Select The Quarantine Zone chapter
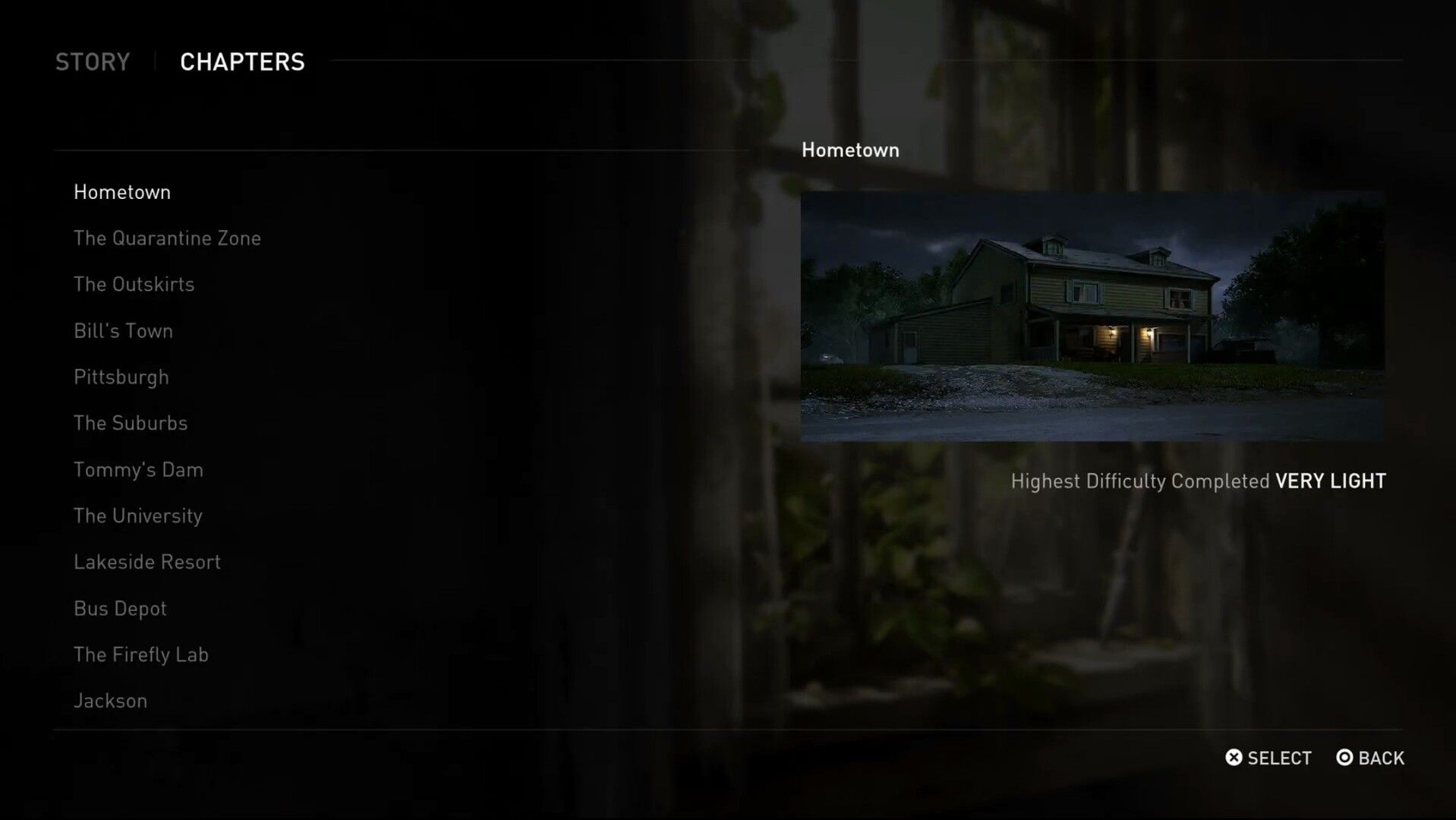The height and width of the screenshot is (820, 1456). [x=167, y=238]
